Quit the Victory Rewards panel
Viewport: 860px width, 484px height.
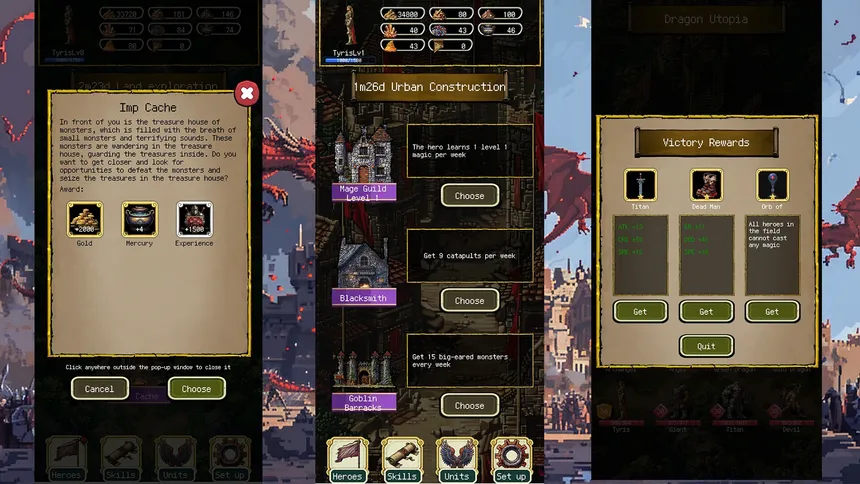[706, 346]
